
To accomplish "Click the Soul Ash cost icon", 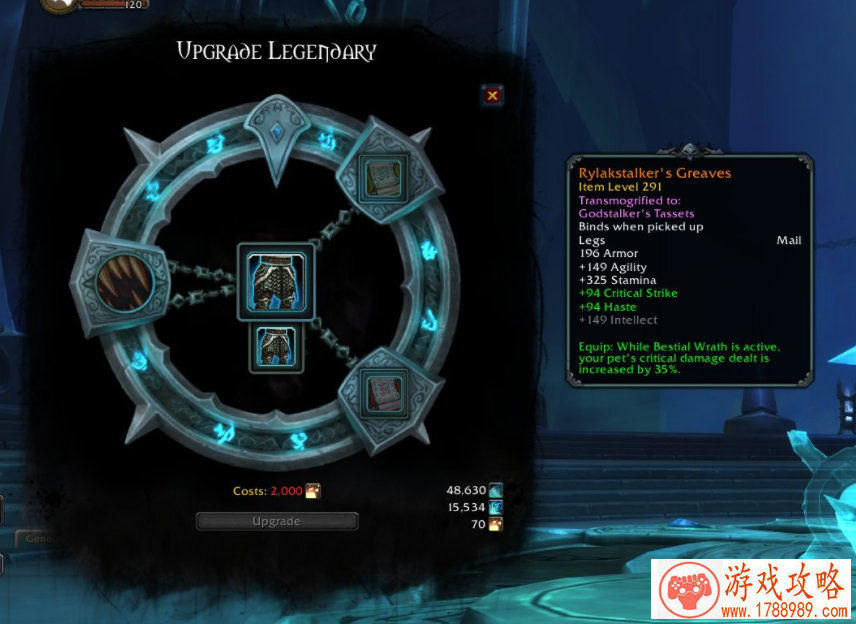I will [313, 491].
